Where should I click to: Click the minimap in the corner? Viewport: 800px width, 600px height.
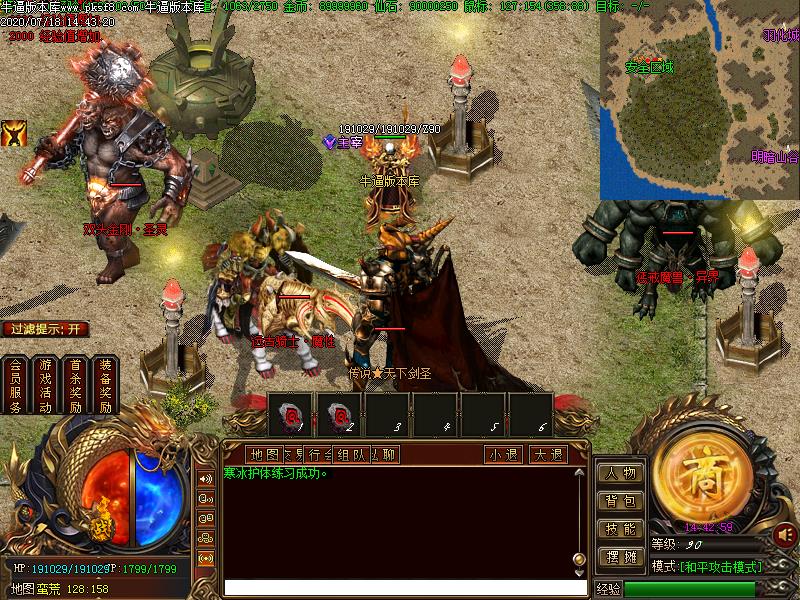click(x=699, y=100)
